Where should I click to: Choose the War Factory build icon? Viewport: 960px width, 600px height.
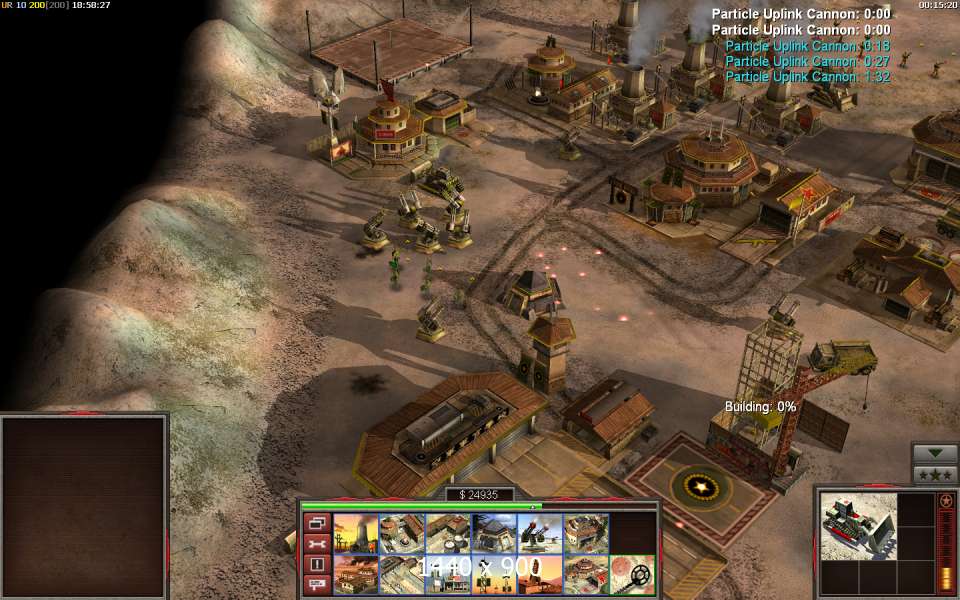586,533
